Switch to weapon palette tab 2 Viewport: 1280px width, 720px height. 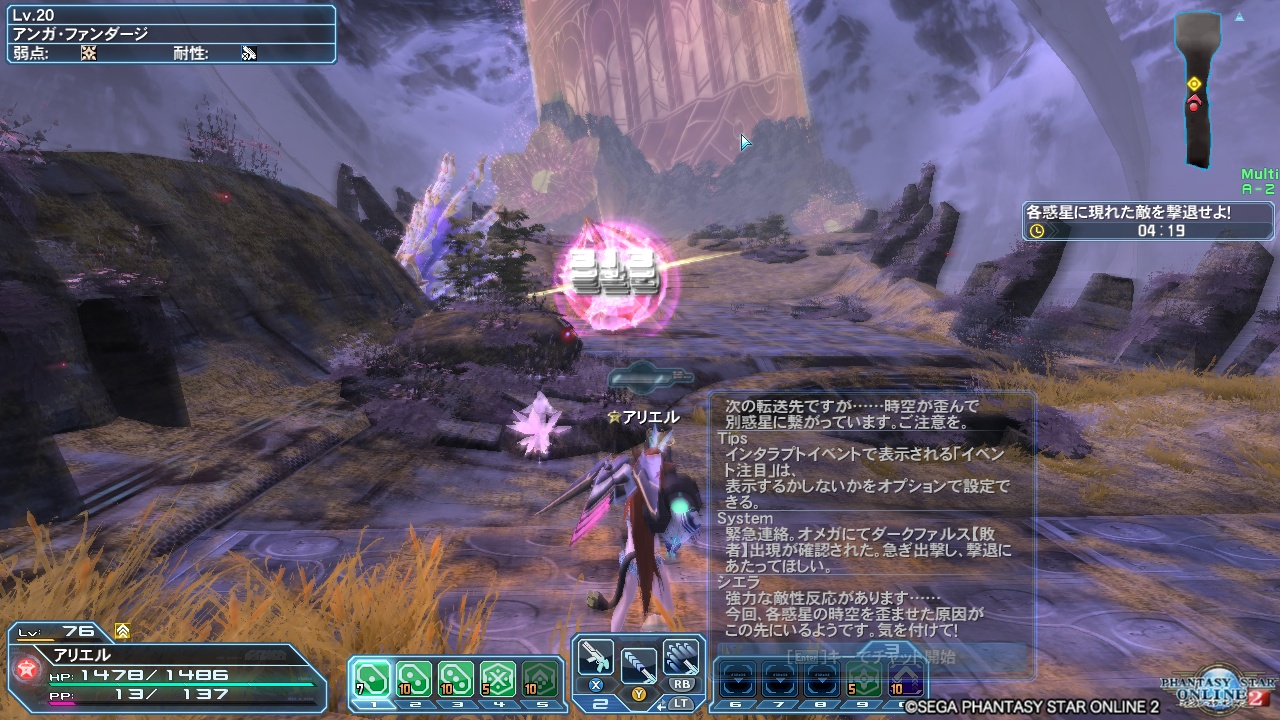click(600, 703)
